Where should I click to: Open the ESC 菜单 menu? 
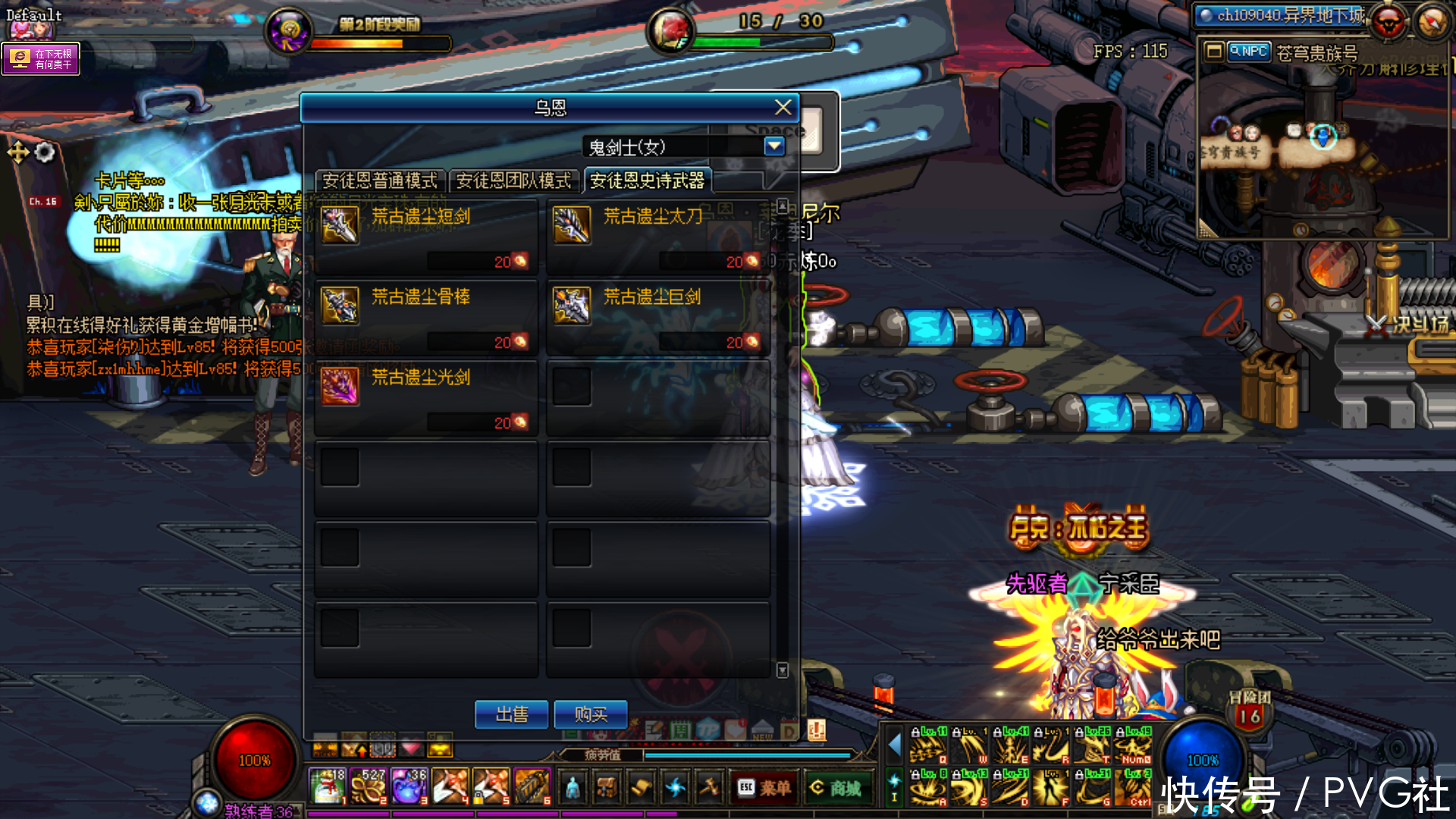point(764,789)
